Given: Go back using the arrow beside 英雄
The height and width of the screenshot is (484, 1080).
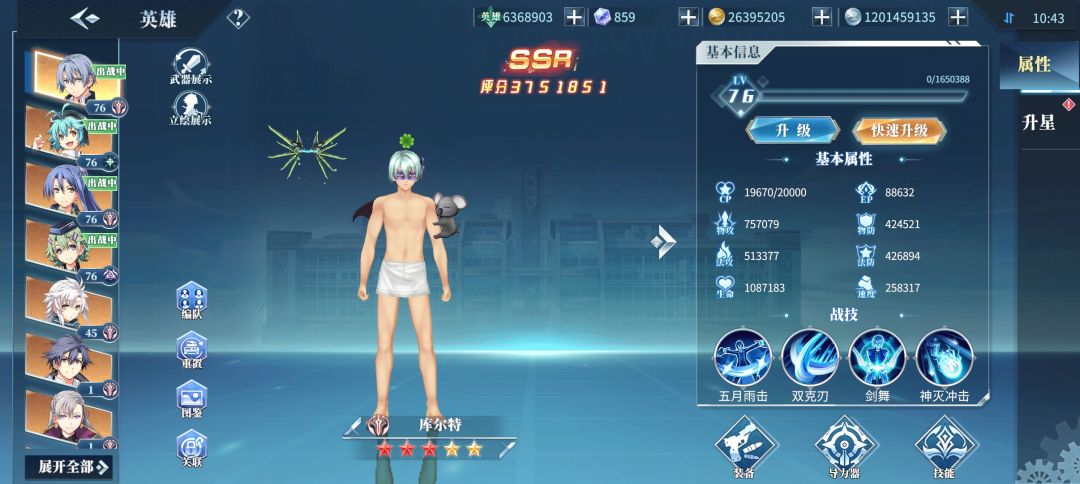Looking at the screenshot, I should (85, 18).
